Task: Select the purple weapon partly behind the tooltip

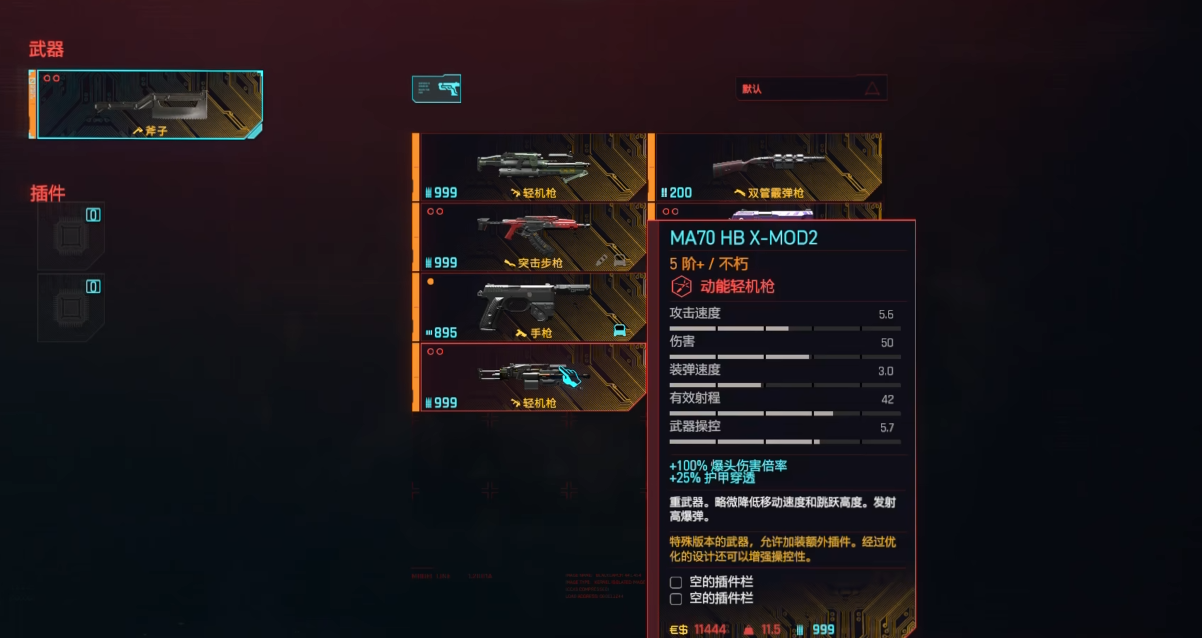Action: click(766, 211)
